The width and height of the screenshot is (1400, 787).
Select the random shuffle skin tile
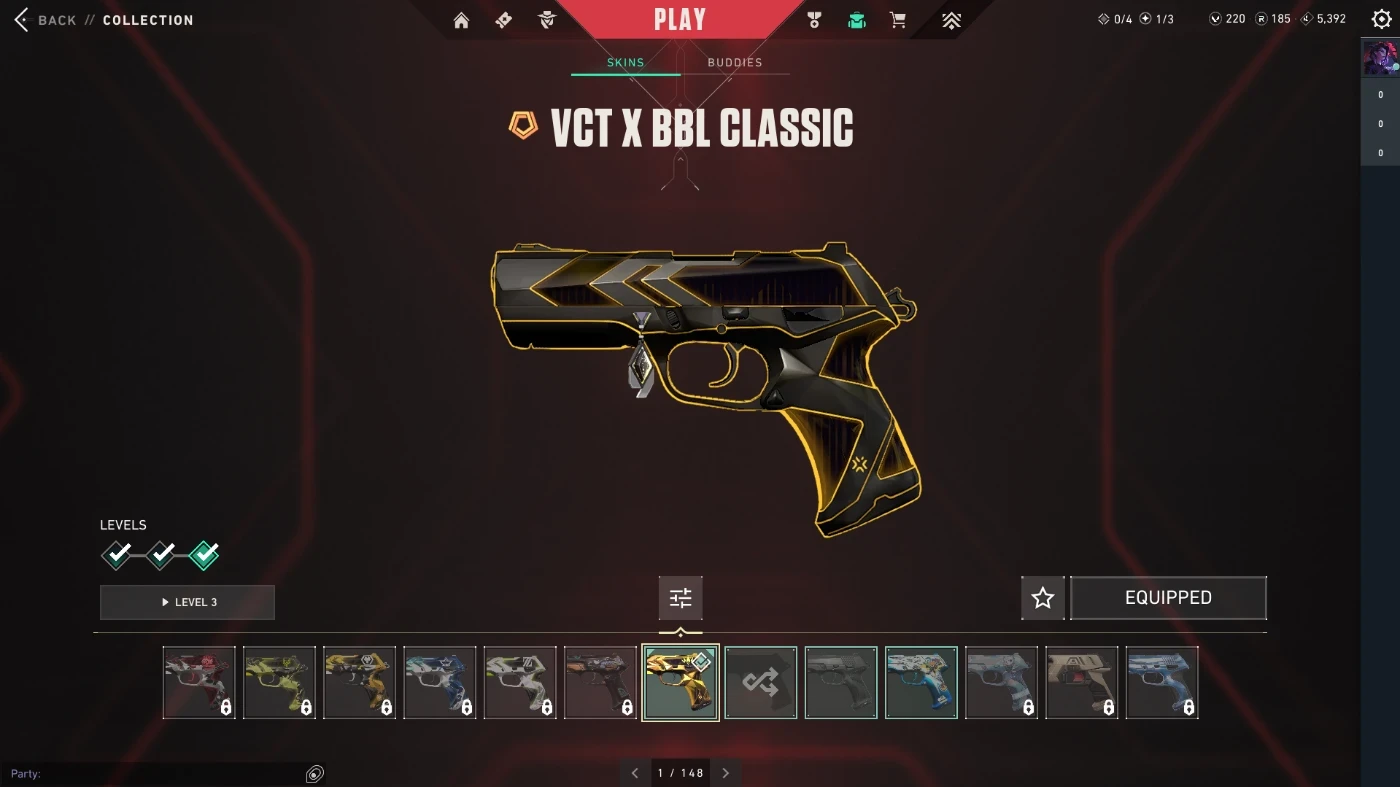[x=761, y=683]
